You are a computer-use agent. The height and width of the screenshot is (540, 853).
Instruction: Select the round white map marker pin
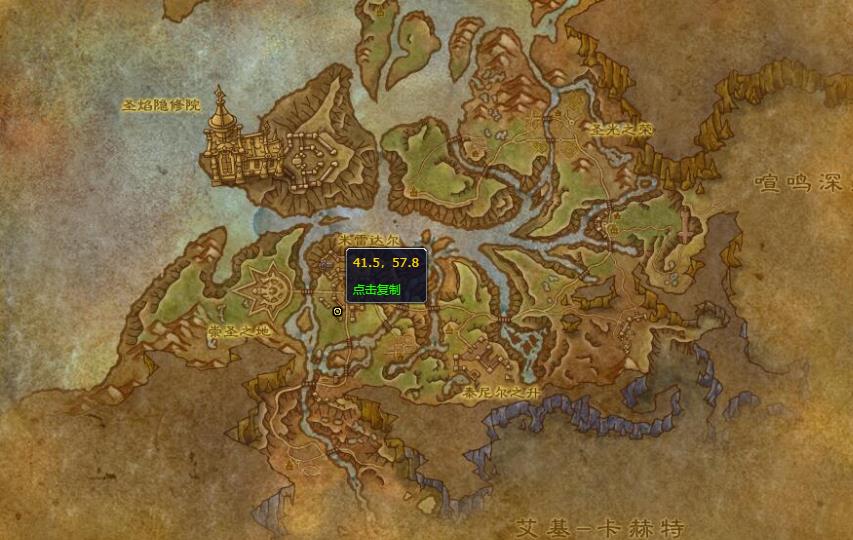(337, 311)
